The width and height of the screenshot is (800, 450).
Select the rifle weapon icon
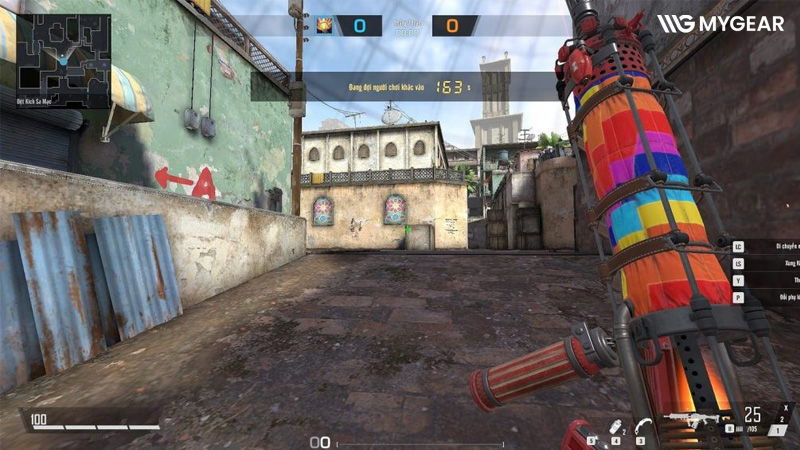pos(691,418)
